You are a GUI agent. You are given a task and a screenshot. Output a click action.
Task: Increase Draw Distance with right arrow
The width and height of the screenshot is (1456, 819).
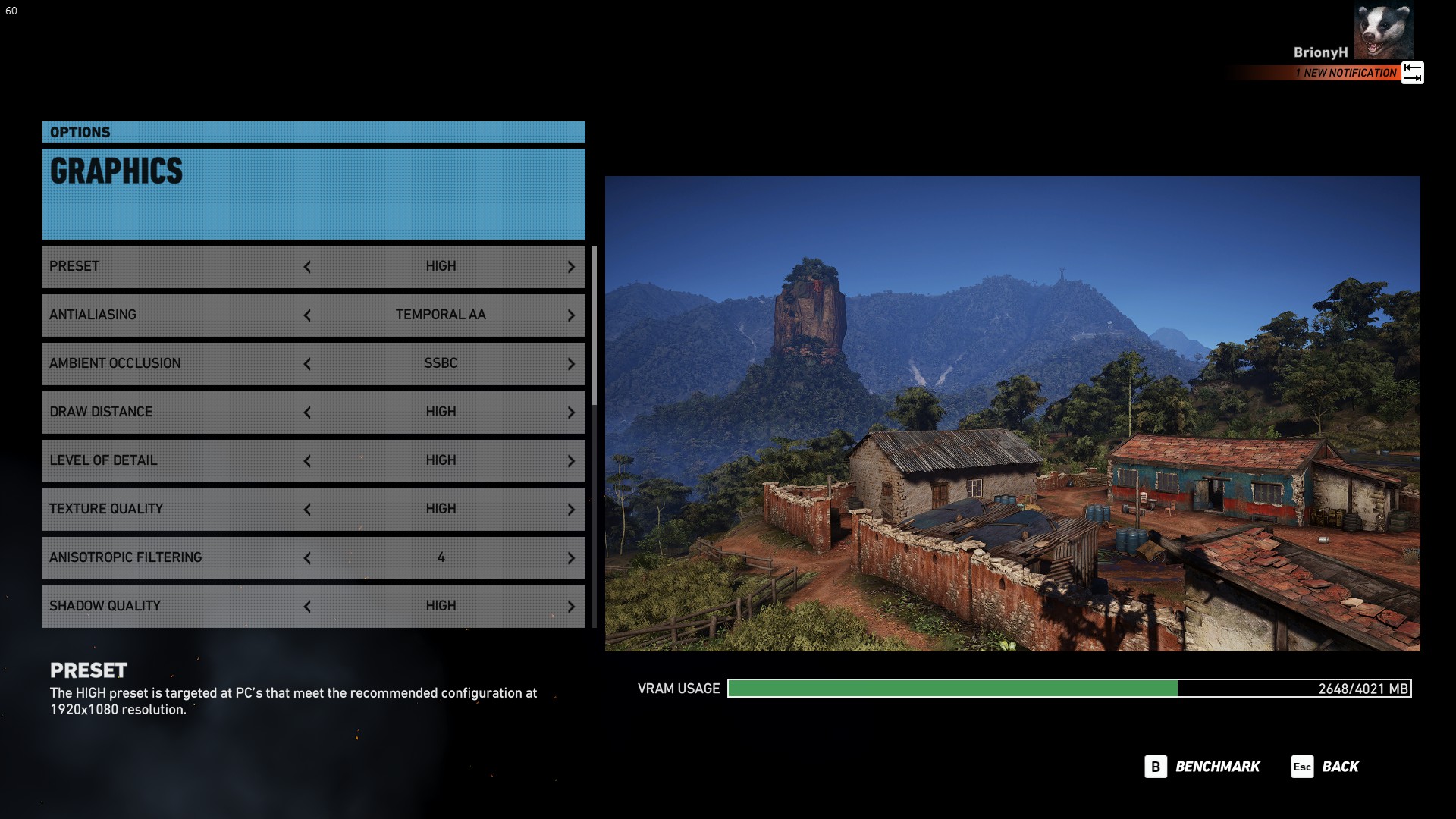point(571,413)
